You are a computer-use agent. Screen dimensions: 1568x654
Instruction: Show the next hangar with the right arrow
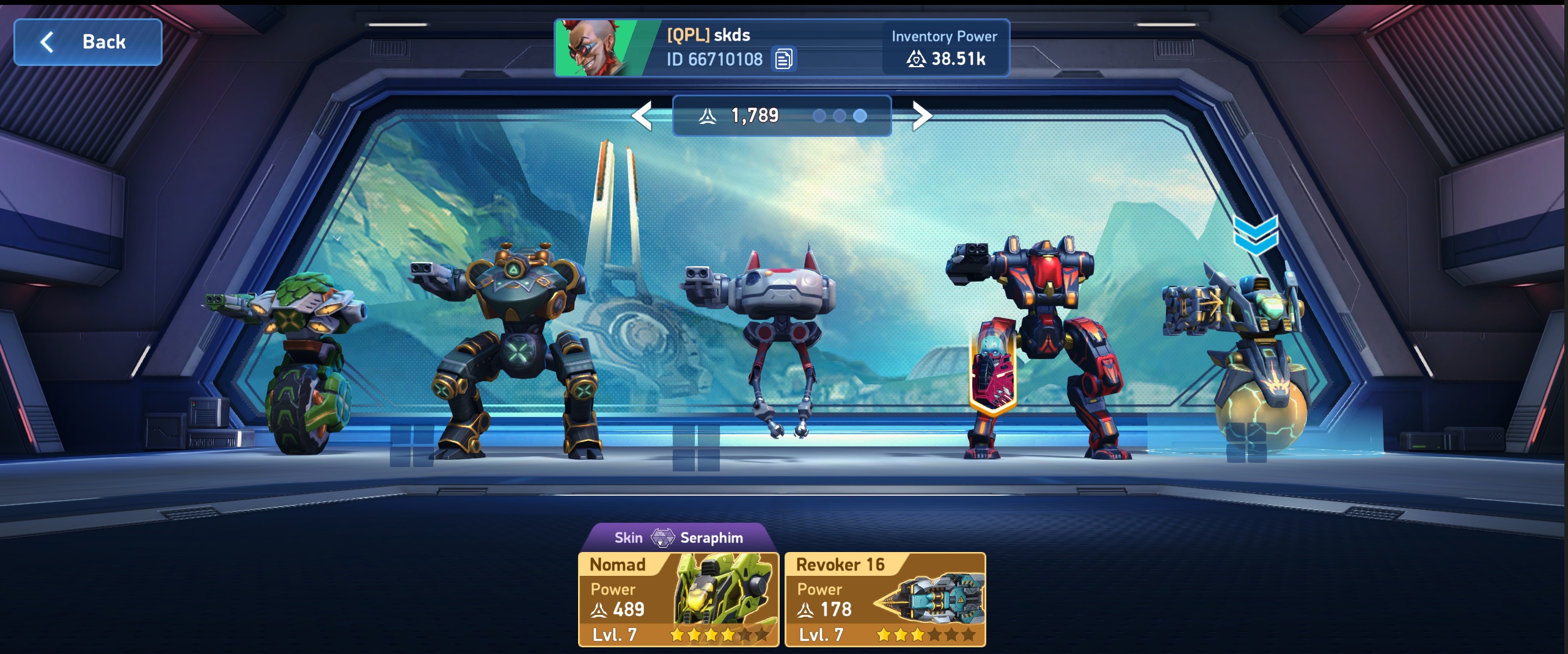(921, 115)
